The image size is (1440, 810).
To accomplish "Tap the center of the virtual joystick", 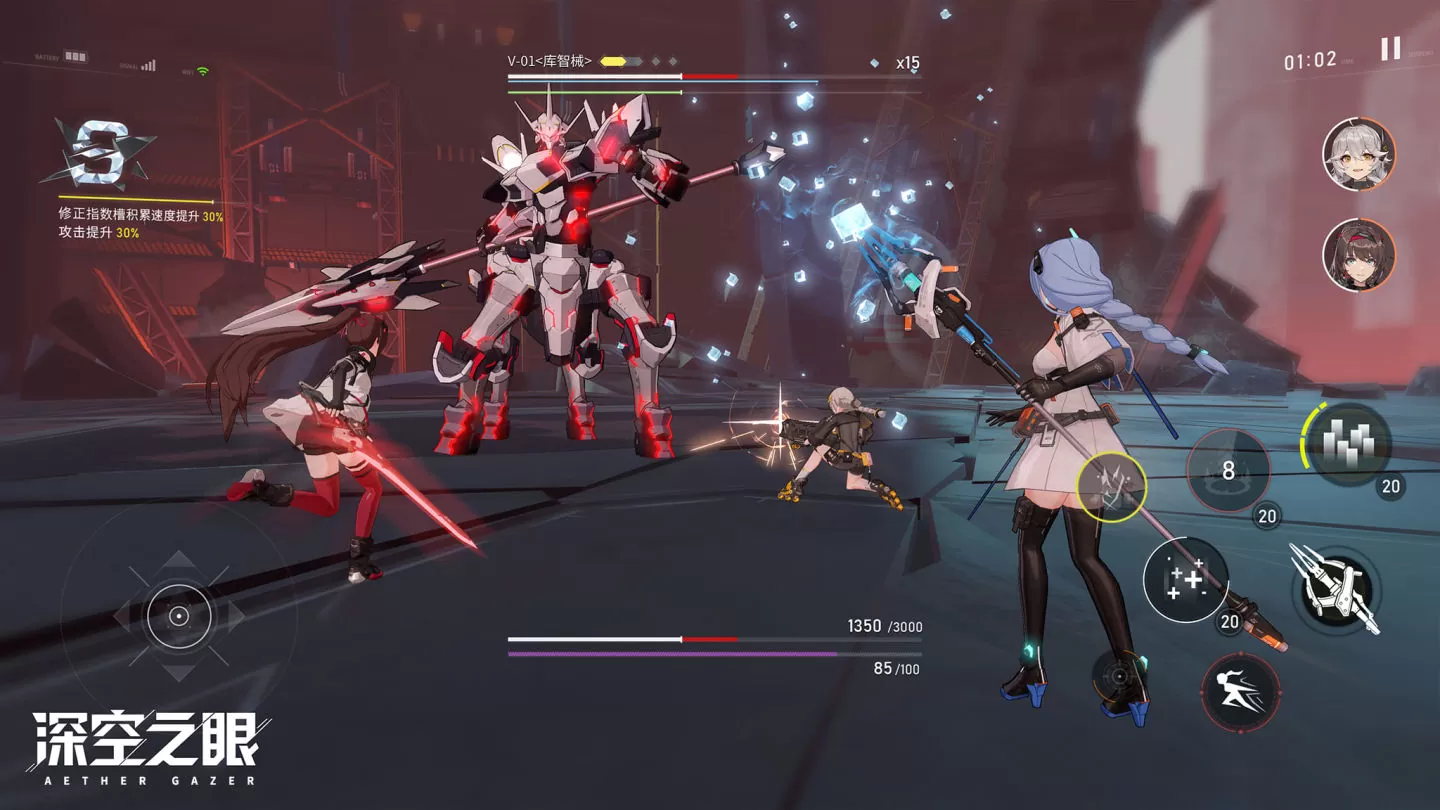I will [179, 616].
